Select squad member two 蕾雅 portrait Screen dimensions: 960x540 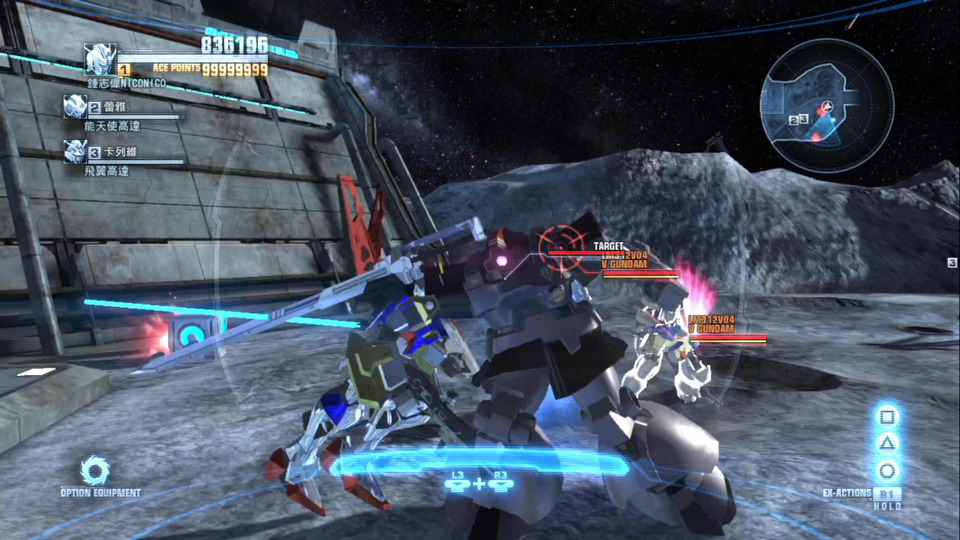(x=75, y=107)
